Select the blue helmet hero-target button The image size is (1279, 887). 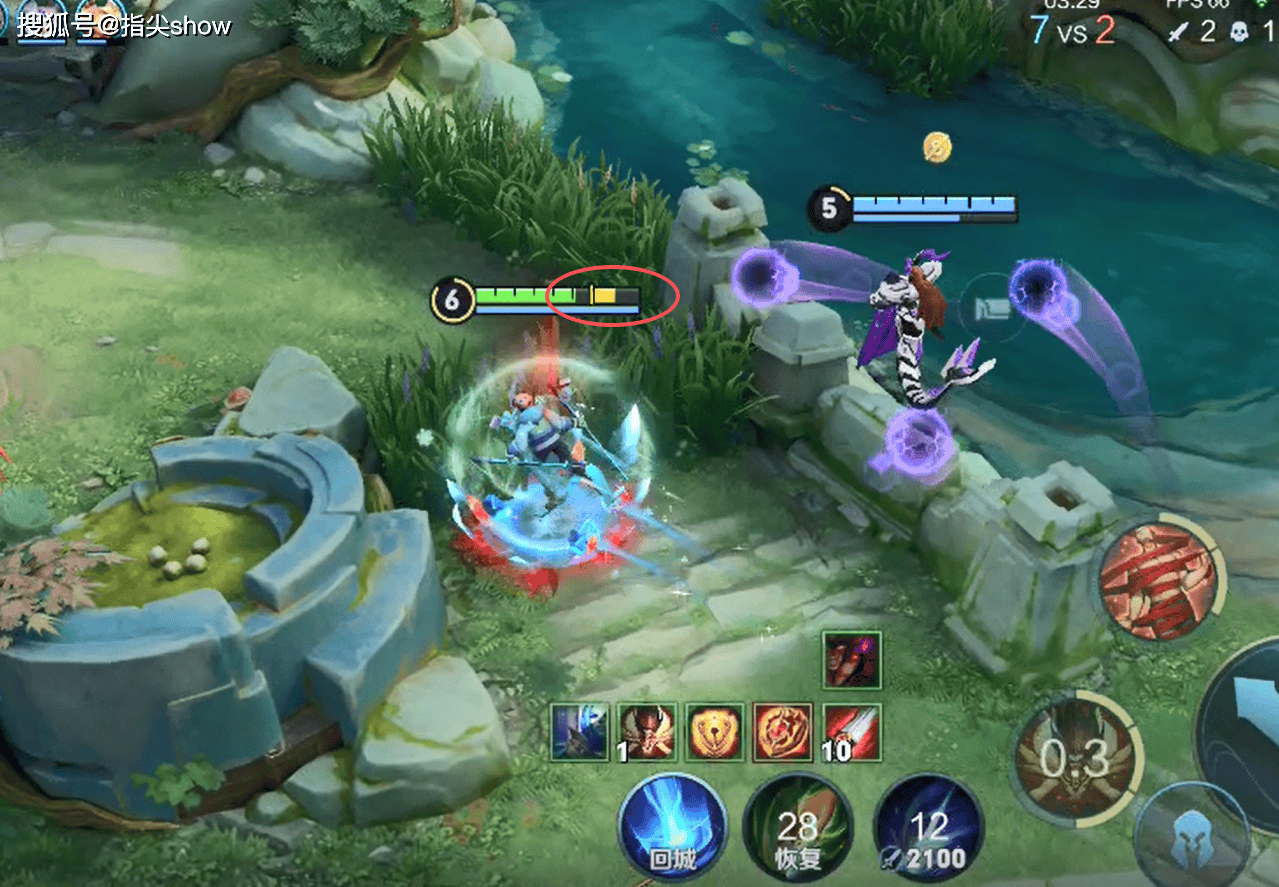click(1192, 838)
